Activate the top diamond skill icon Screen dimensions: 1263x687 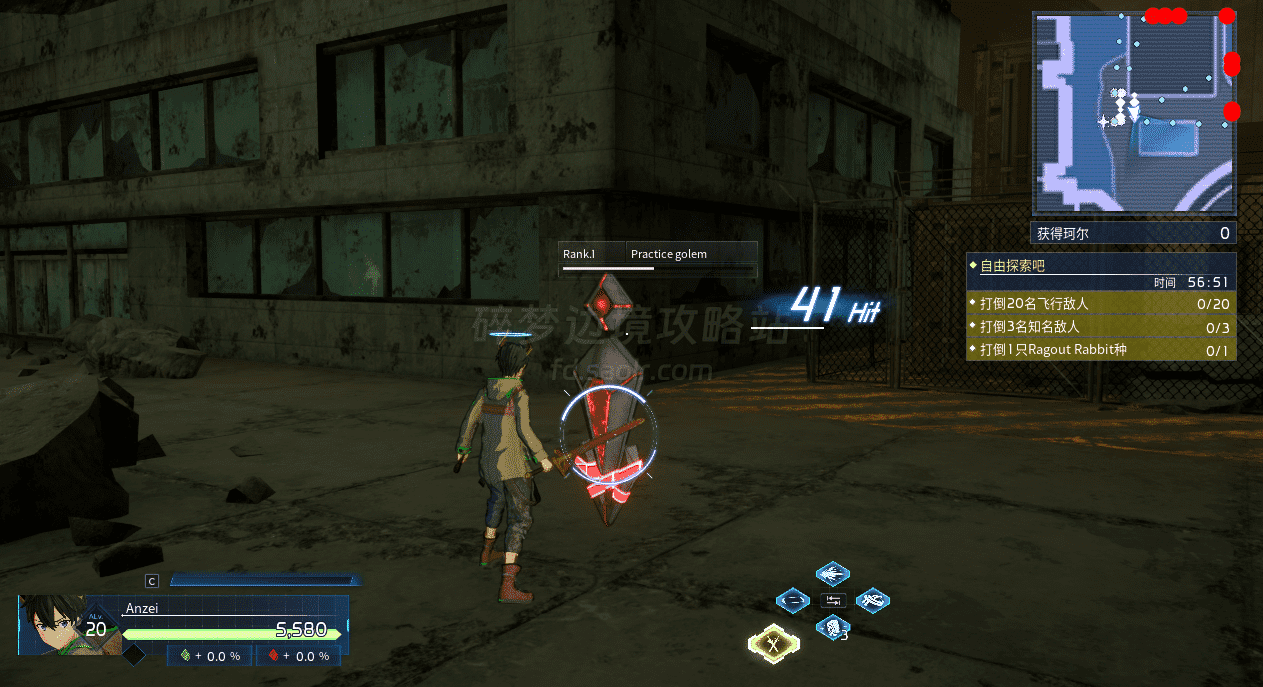pyautogui.click(x=832, y=574)
